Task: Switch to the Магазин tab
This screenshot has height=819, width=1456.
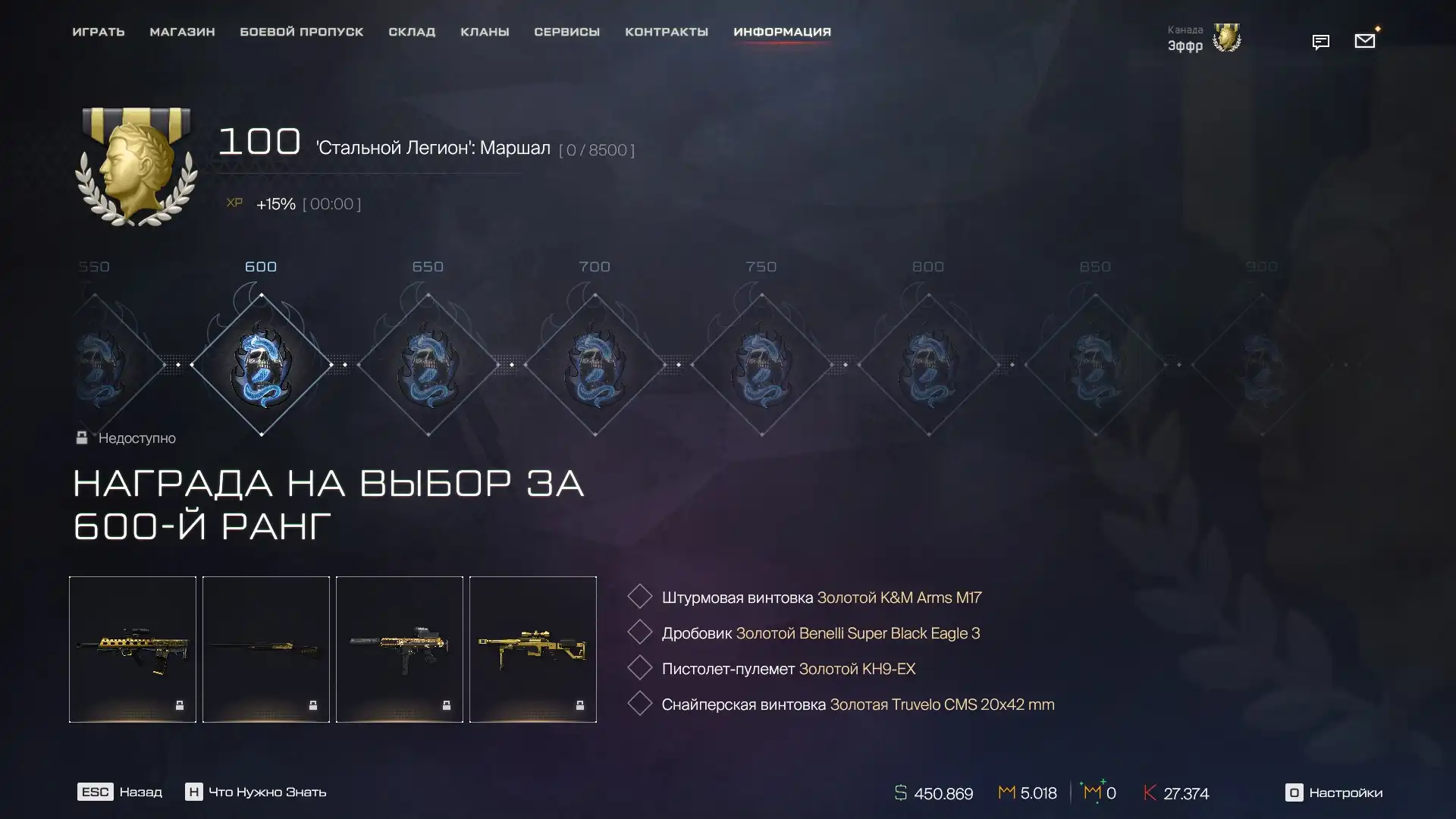Action: tap(182, 32)
